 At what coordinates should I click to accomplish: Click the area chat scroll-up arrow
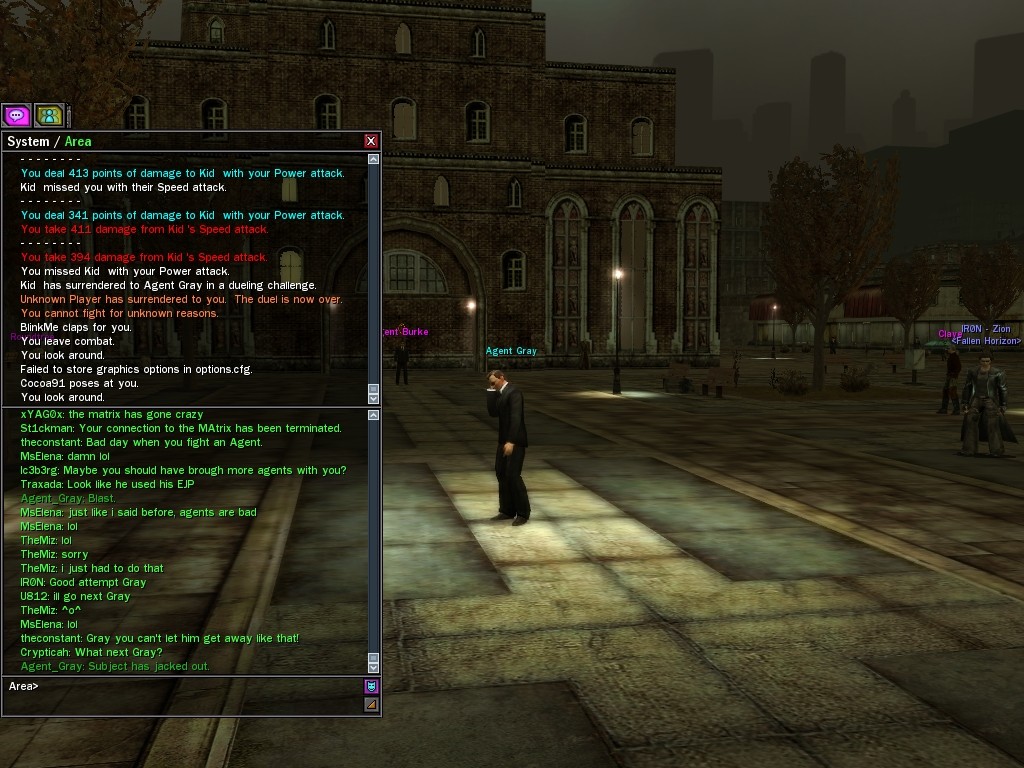pos(374,414)
